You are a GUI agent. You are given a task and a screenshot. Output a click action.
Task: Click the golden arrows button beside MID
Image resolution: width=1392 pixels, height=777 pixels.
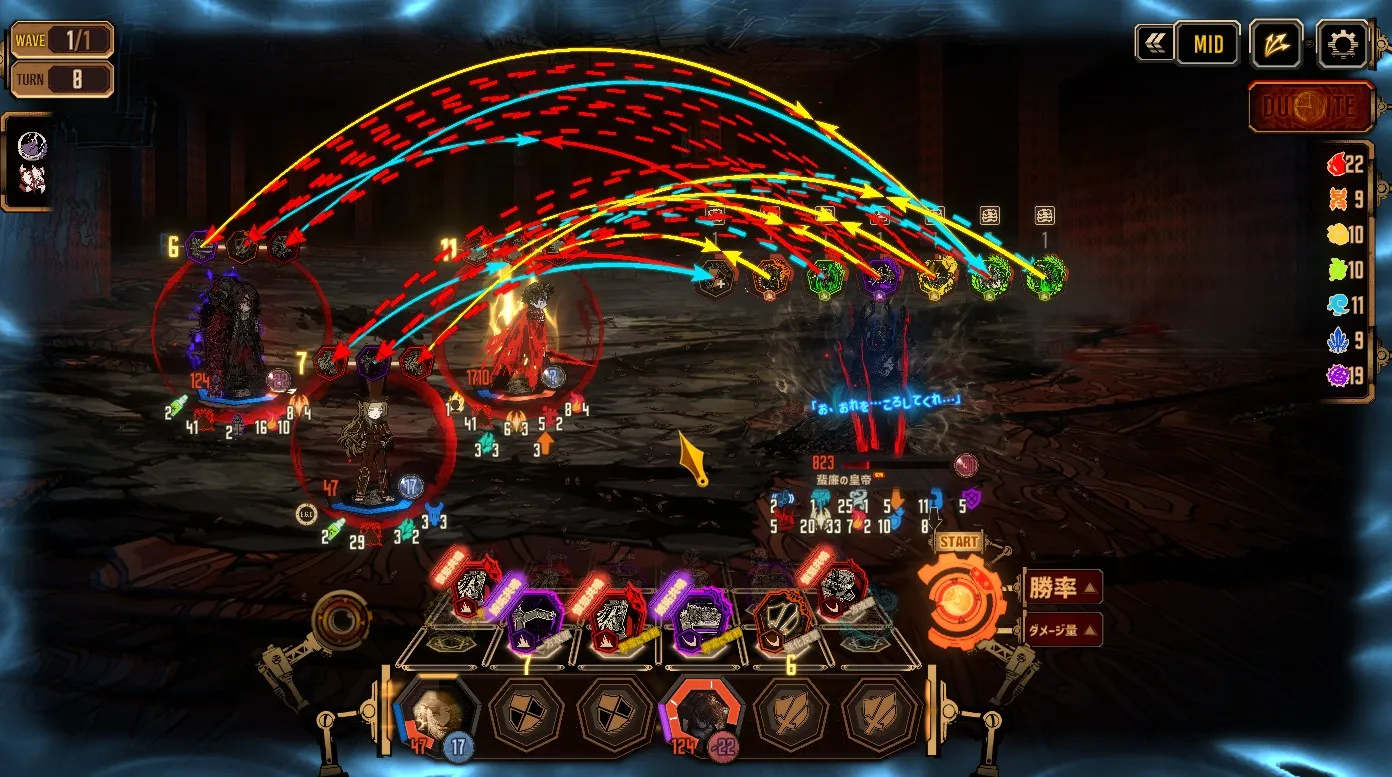click(1275, 44)
